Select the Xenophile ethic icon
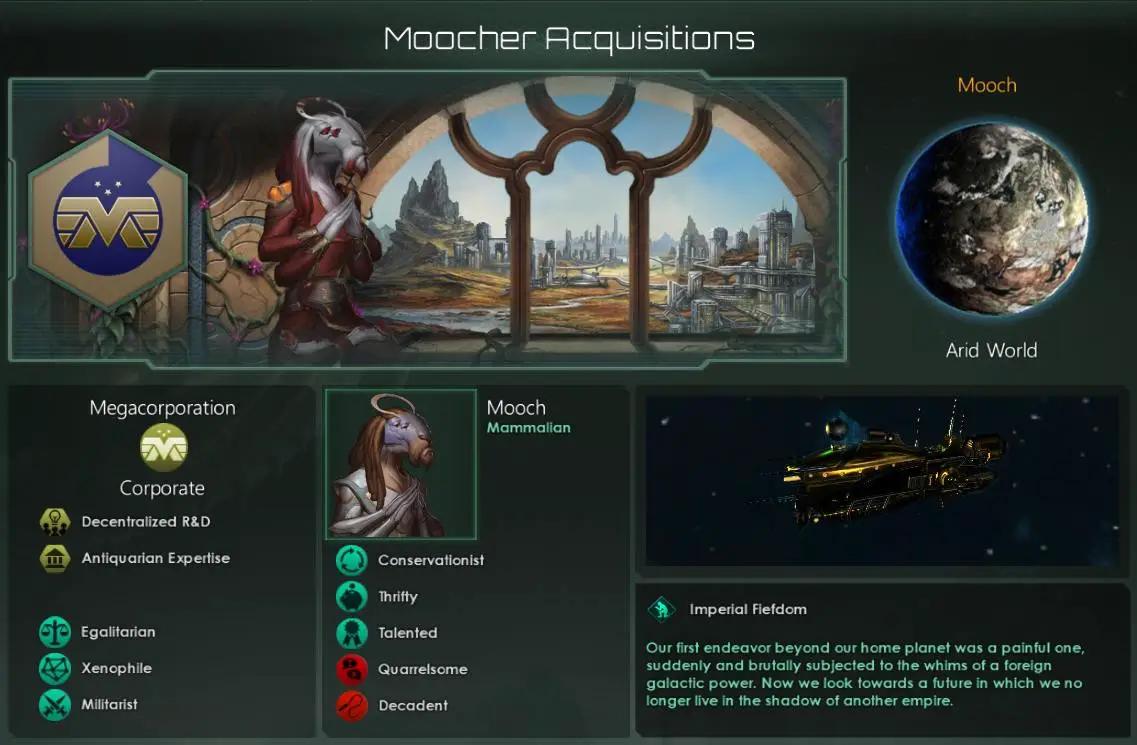This screenshot has height=745, width=1137. click(x=53, y=668)
